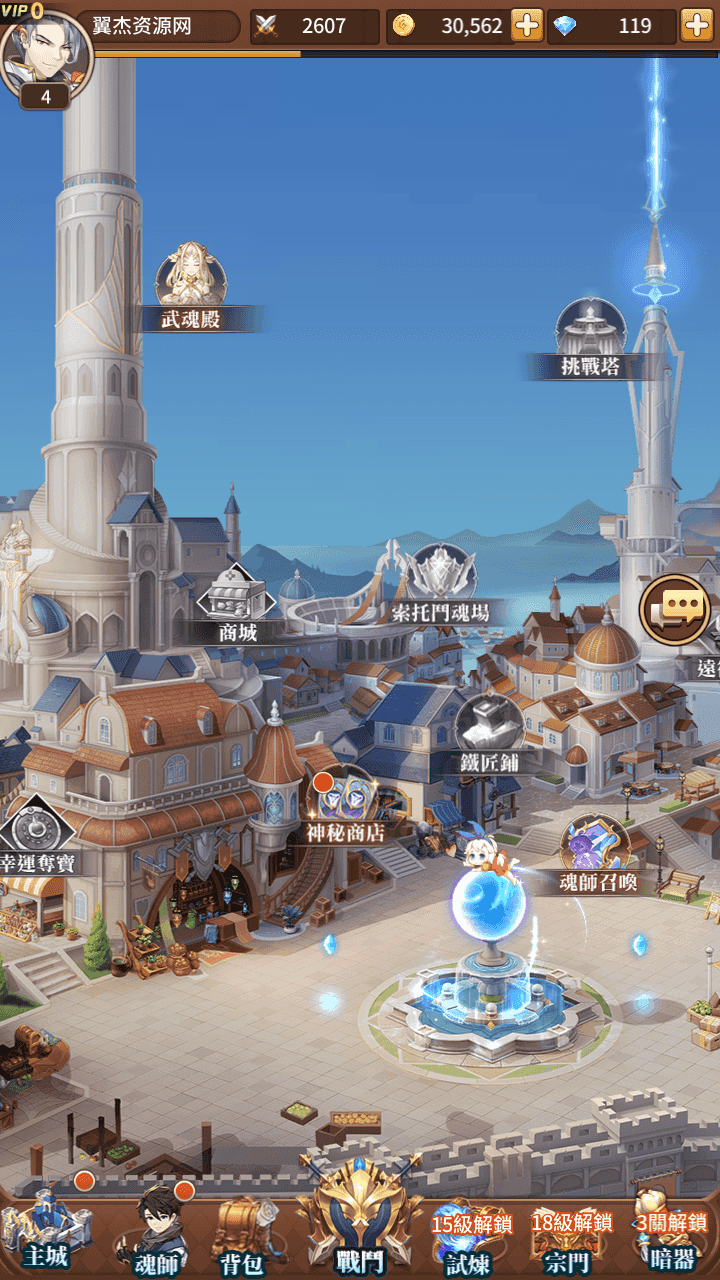Add more gold coins with plus button

pyautogui.click(x=527, y=25)
